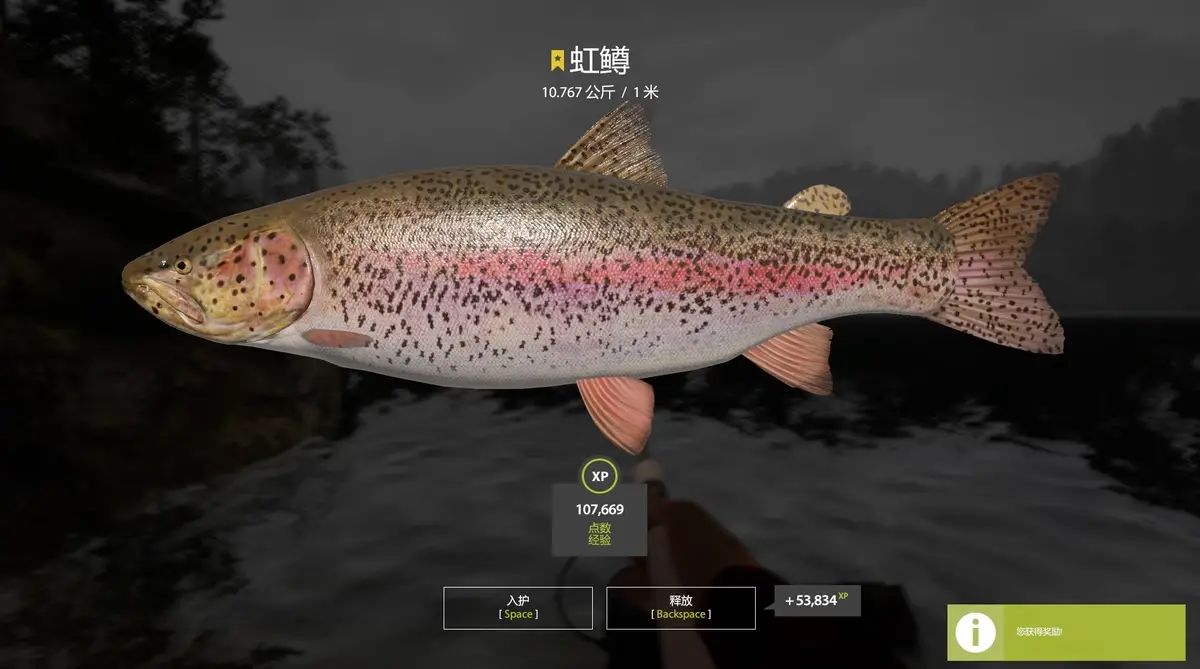
Task: Select the 释放 release fish button
Action: pos(680,607)
